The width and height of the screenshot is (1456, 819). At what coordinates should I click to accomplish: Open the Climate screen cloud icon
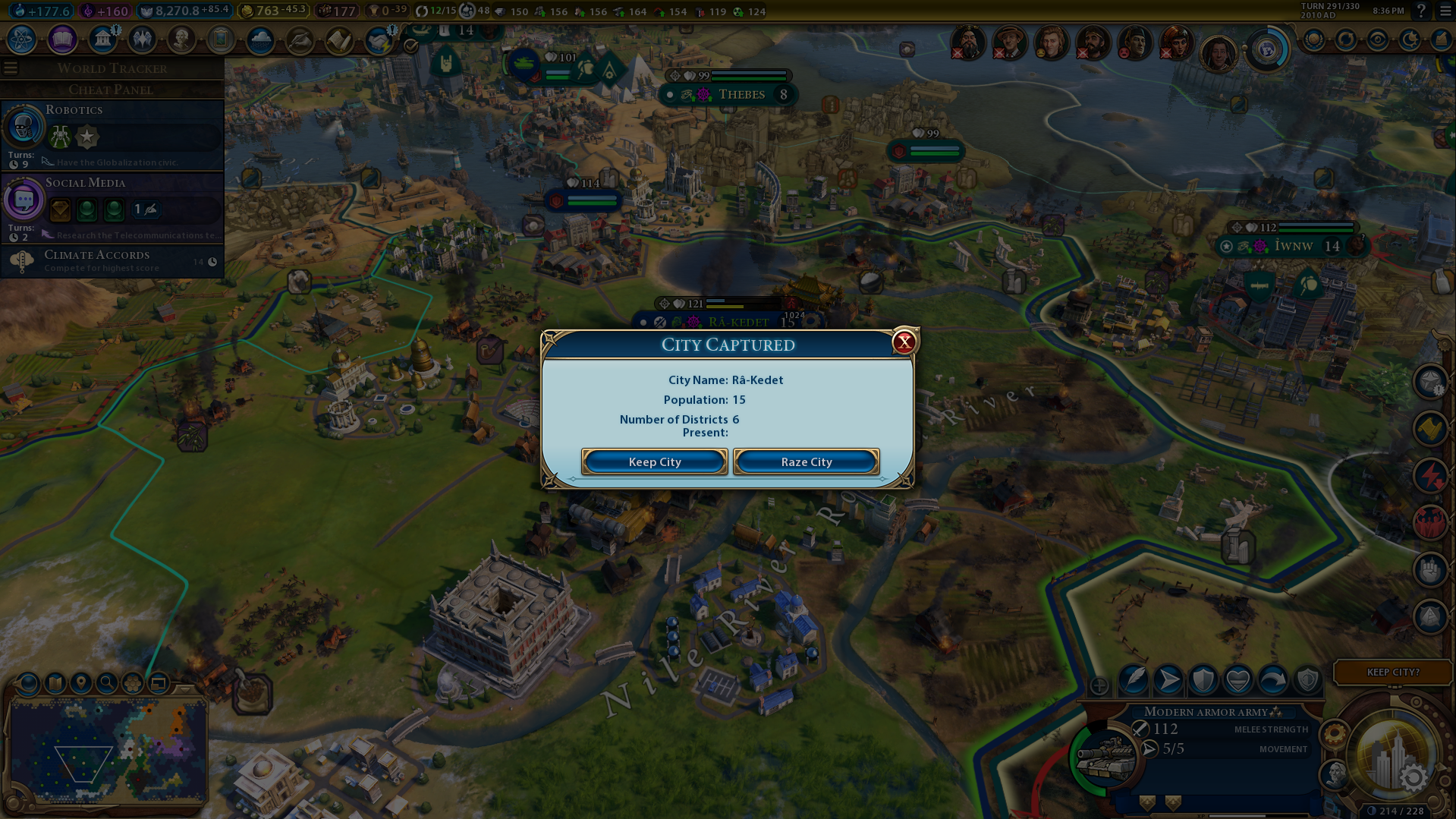tap(260, 39)
